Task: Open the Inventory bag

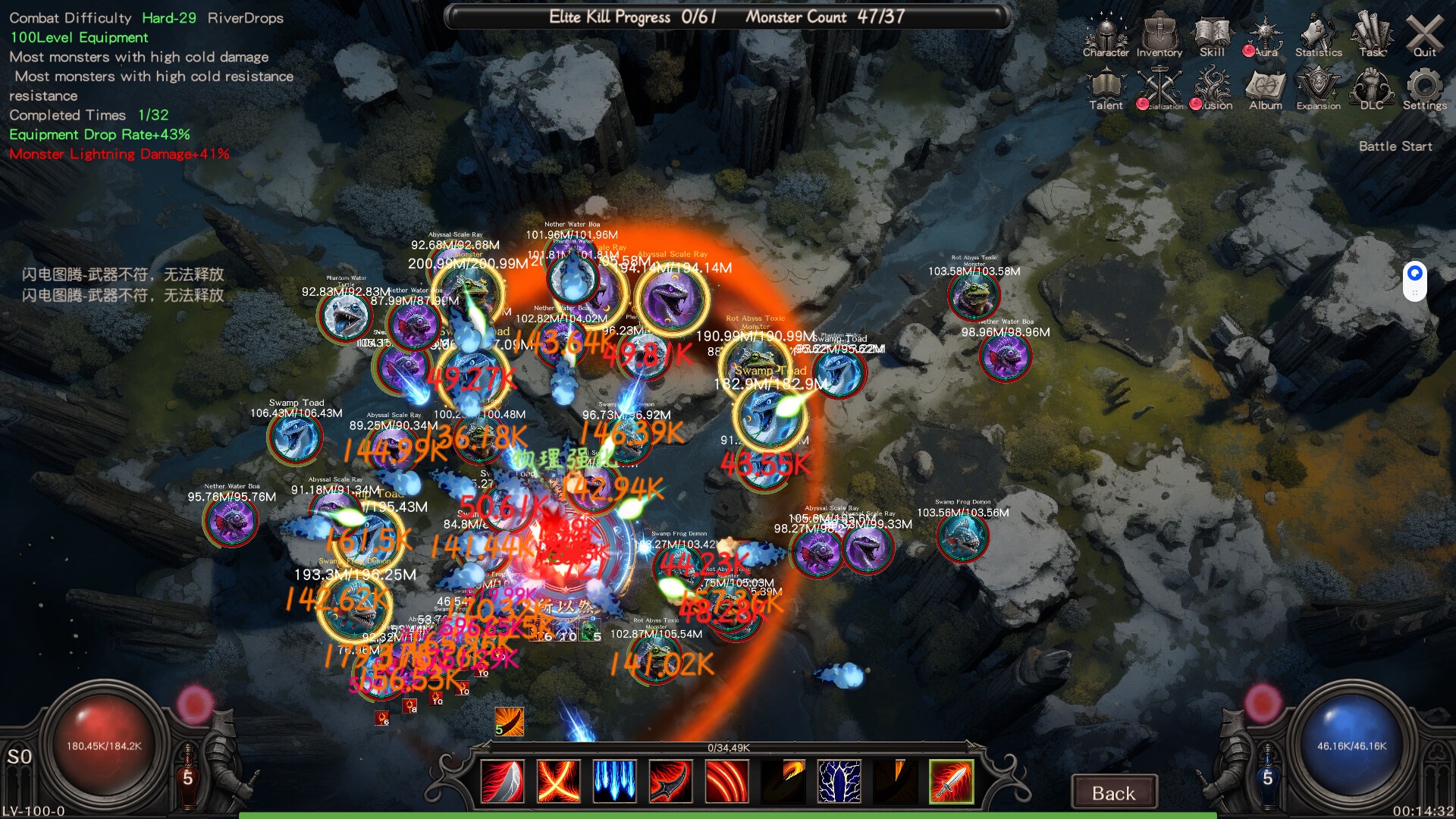Action: [x=1159, y=36]
